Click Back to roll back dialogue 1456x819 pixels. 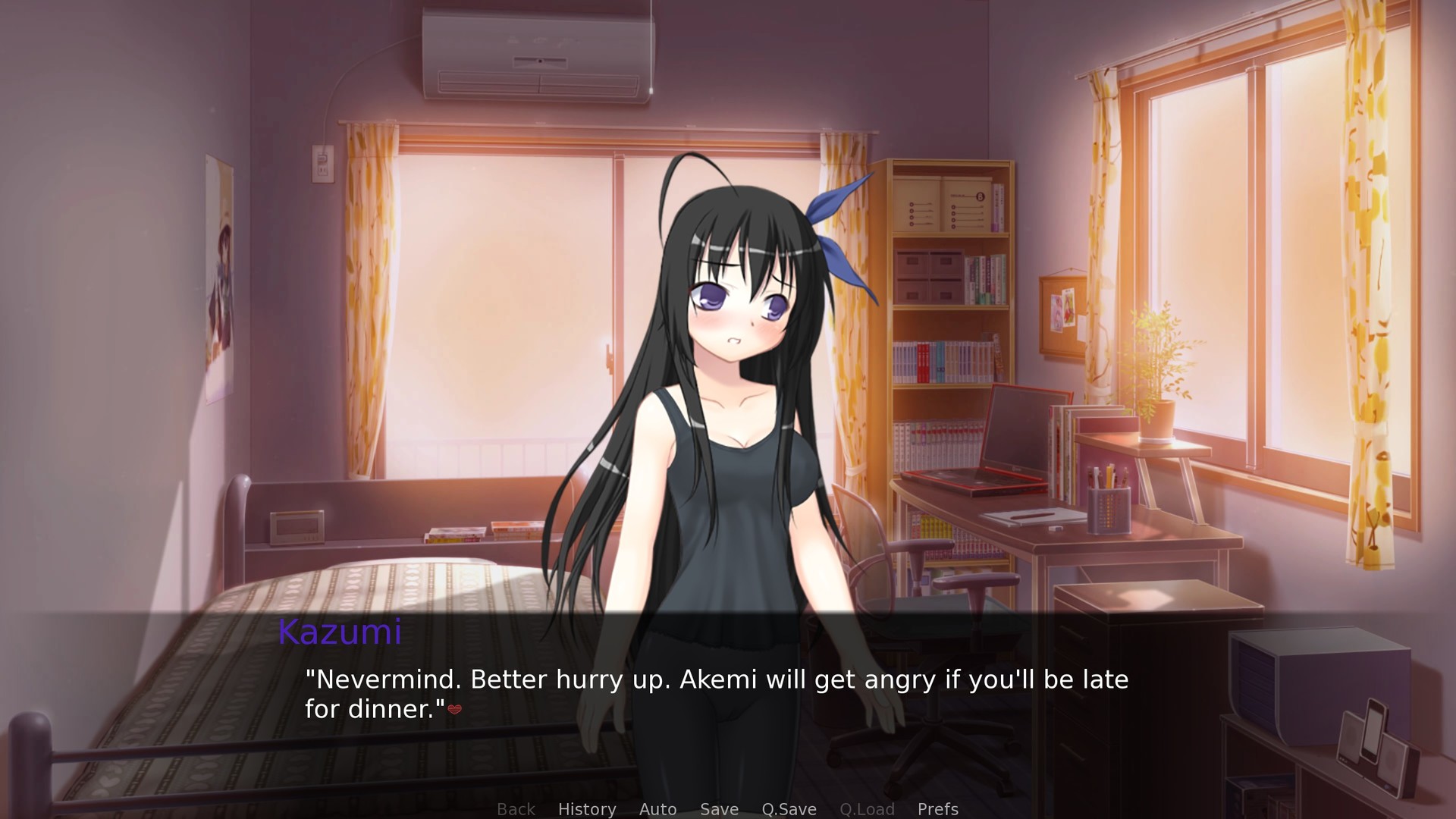pyautogui.click(x=516, y=809)
